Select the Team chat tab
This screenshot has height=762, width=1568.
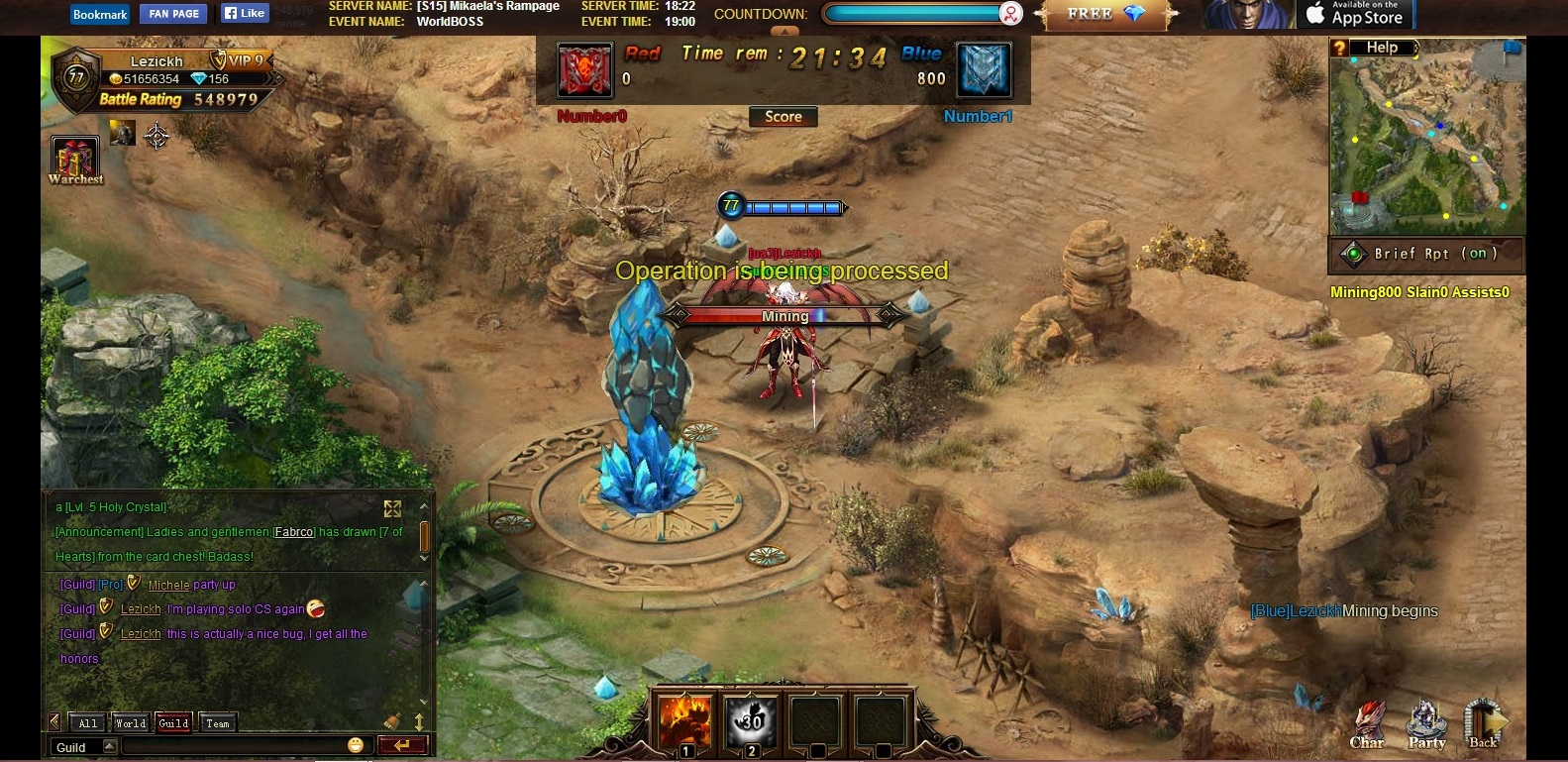[218, 723]
